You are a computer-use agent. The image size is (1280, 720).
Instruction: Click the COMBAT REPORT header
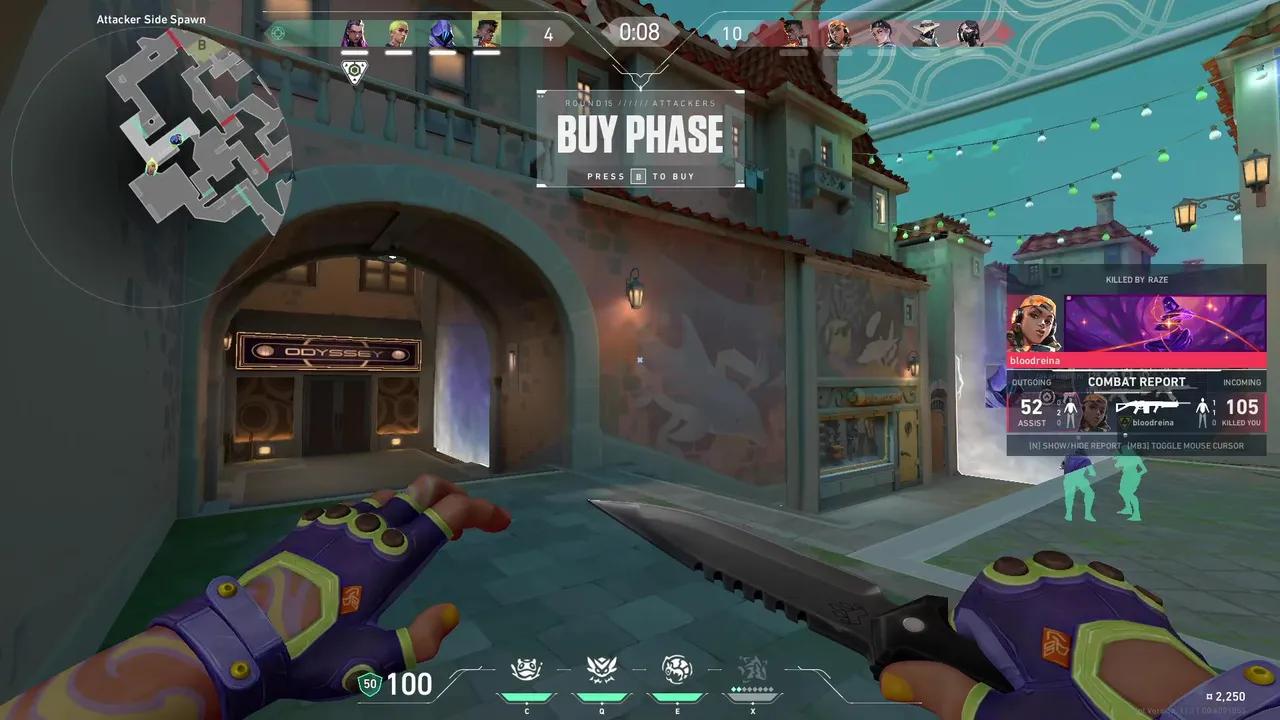coord(1136,381)
